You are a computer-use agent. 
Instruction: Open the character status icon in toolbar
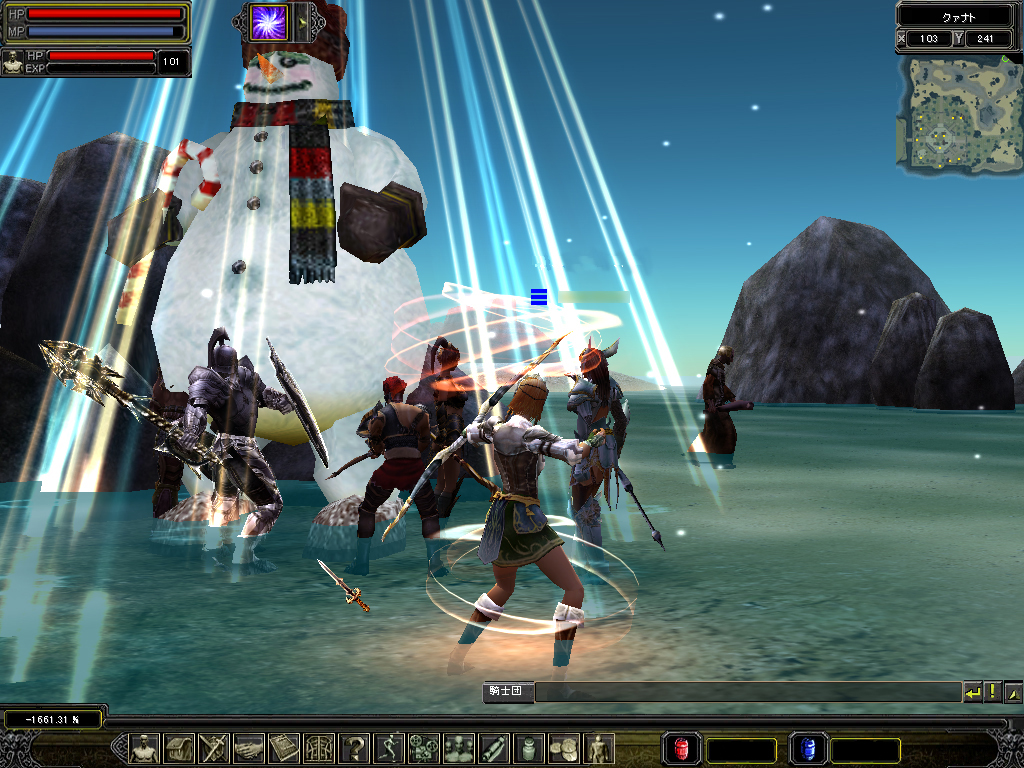tap(145, 748)
